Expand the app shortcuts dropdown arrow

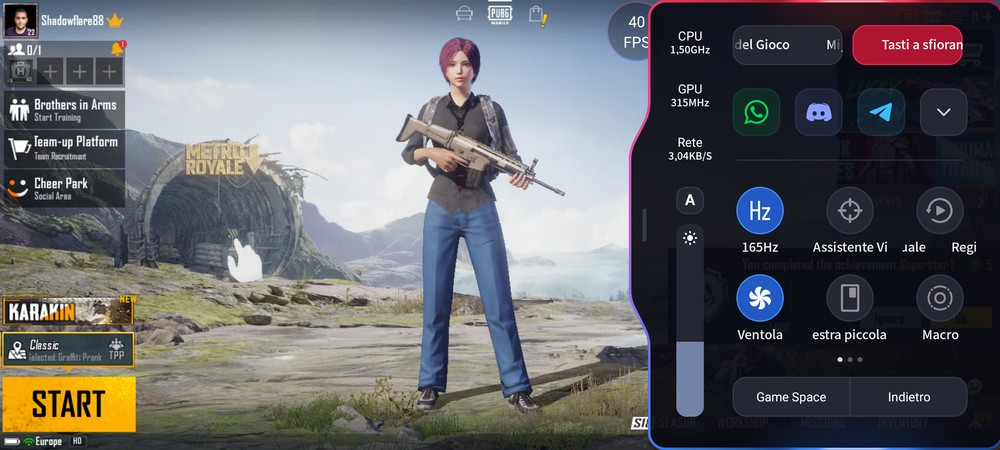coord(943,113)
